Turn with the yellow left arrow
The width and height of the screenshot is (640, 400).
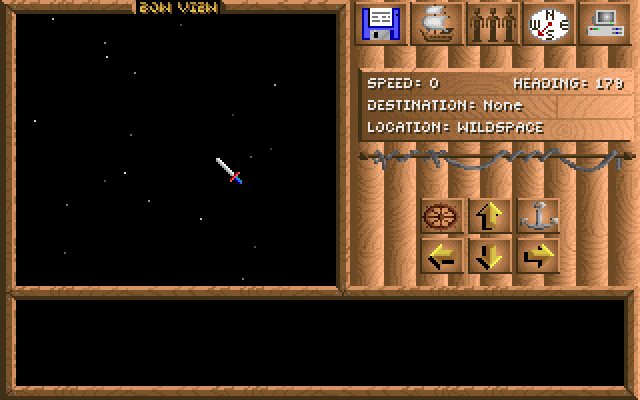[x=442, y=256]
